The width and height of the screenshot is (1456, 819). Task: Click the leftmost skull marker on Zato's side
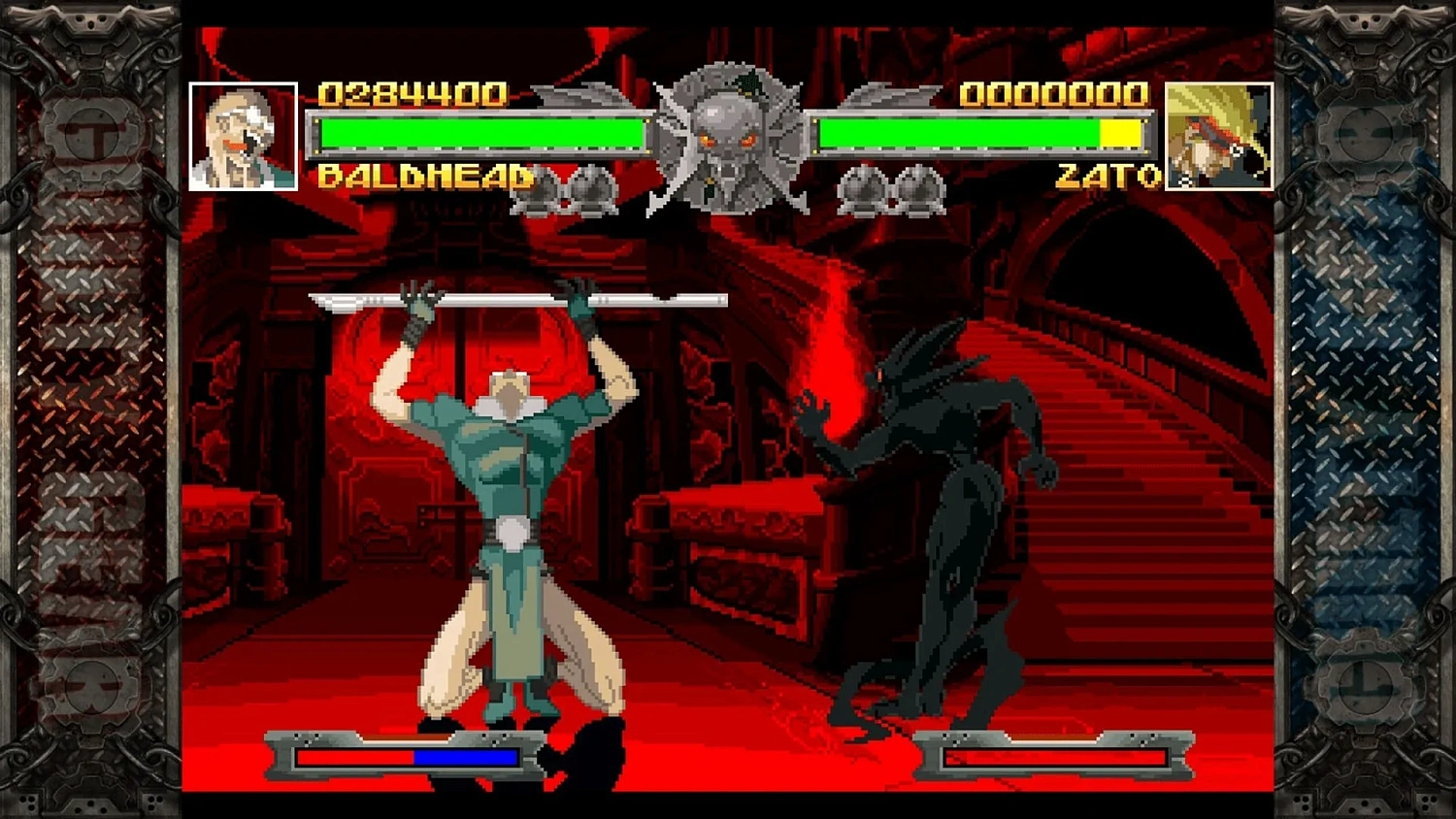pyautogui.click(x=862, y=191)
